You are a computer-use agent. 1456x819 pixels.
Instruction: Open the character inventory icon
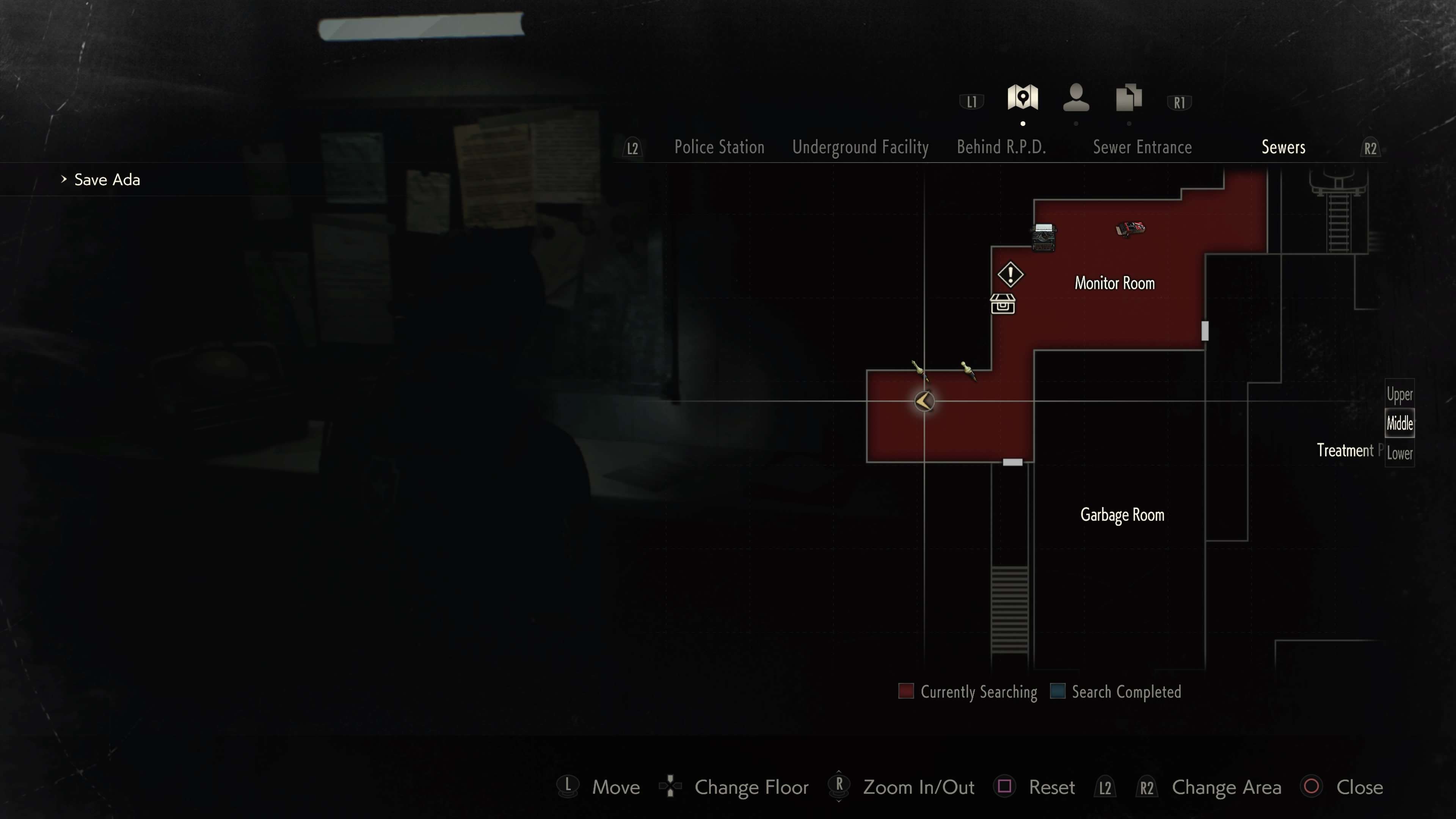1076,98
